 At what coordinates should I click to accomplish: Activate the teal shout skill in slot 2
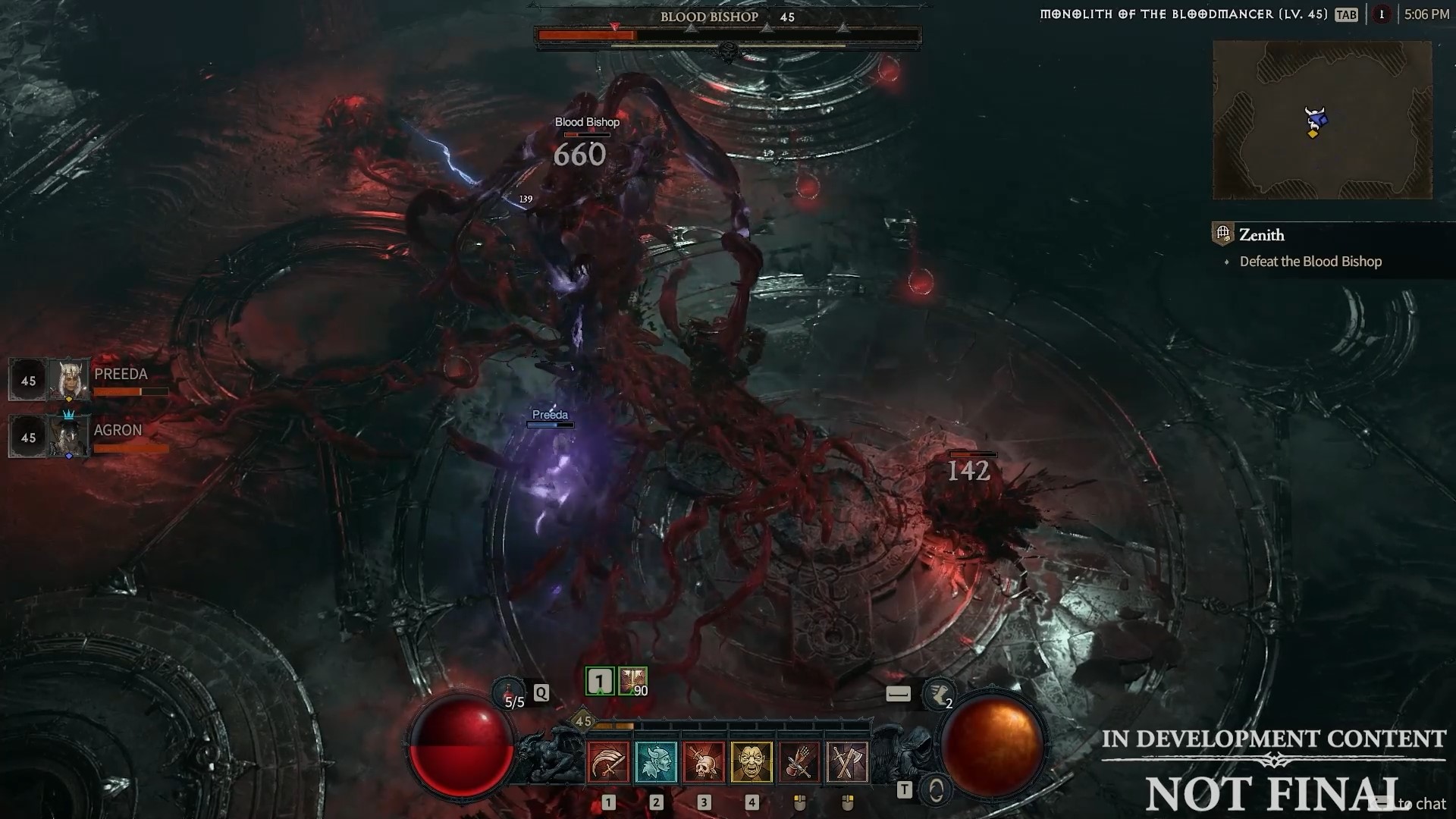655,762
